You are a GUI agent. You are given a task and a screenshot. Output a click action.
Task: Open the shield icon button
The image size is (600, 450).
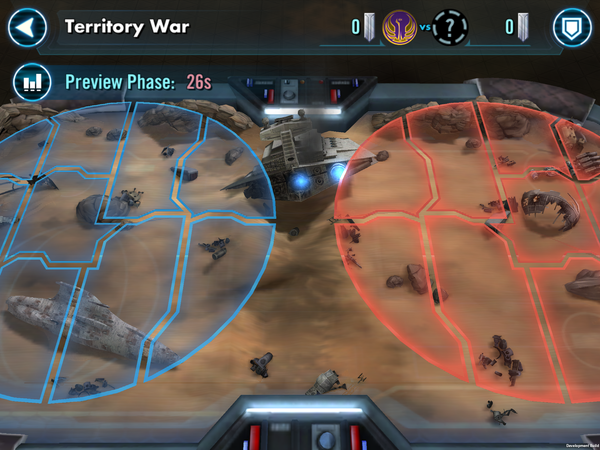pyautogui.click(x=572, y=28)
